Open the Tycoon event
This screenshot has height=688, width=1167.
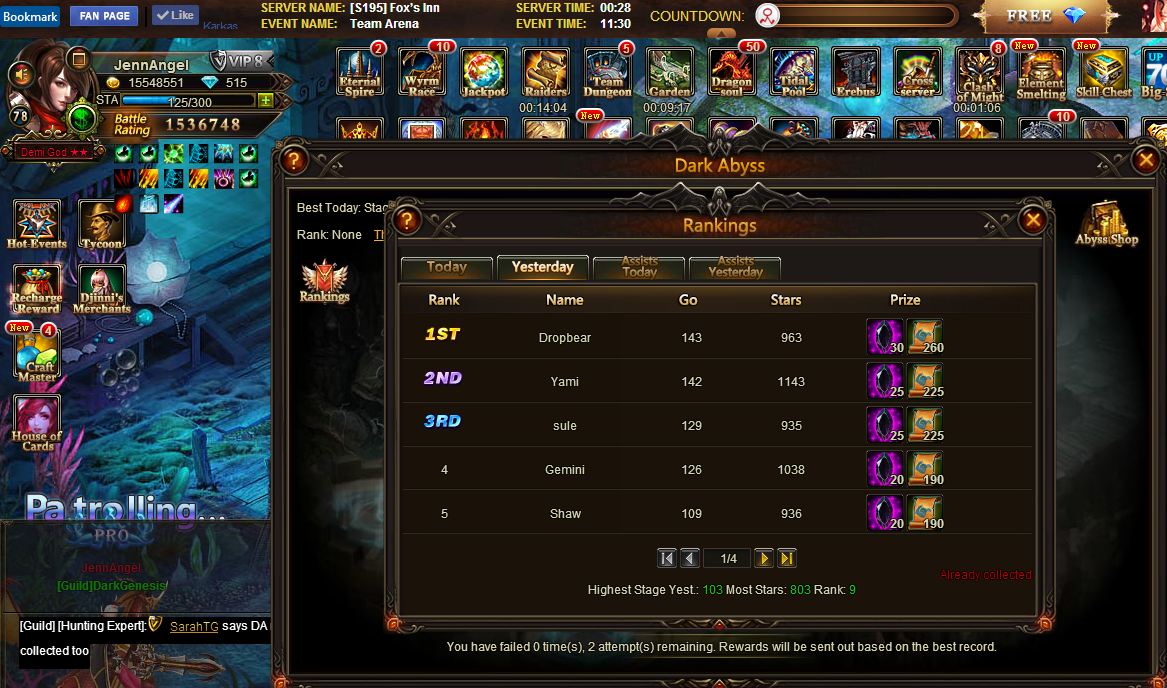pos(101,224)
